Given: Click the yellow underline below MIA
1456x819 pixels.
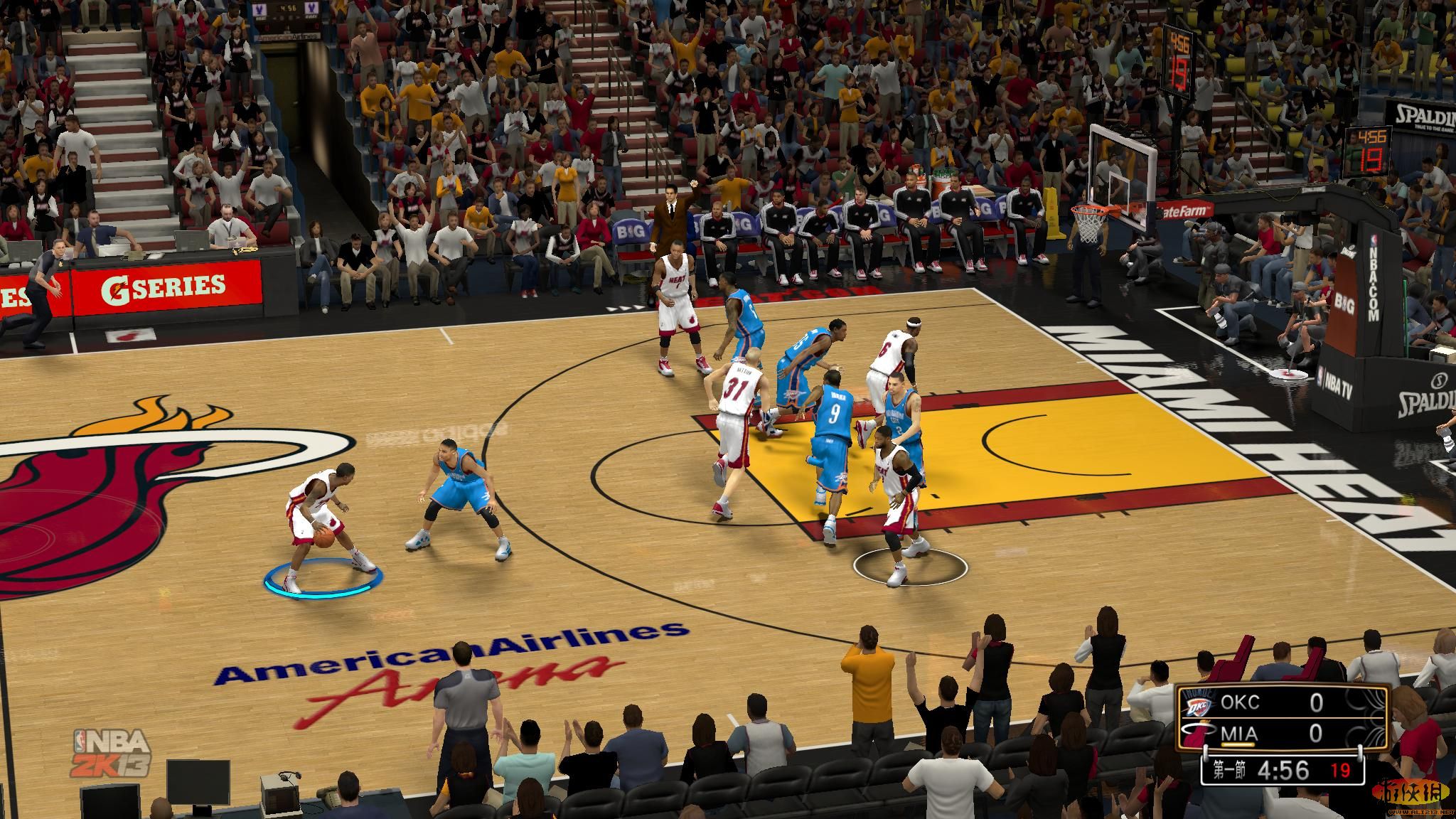Looking at the screenshot, I should click(x=1238, y=744).
